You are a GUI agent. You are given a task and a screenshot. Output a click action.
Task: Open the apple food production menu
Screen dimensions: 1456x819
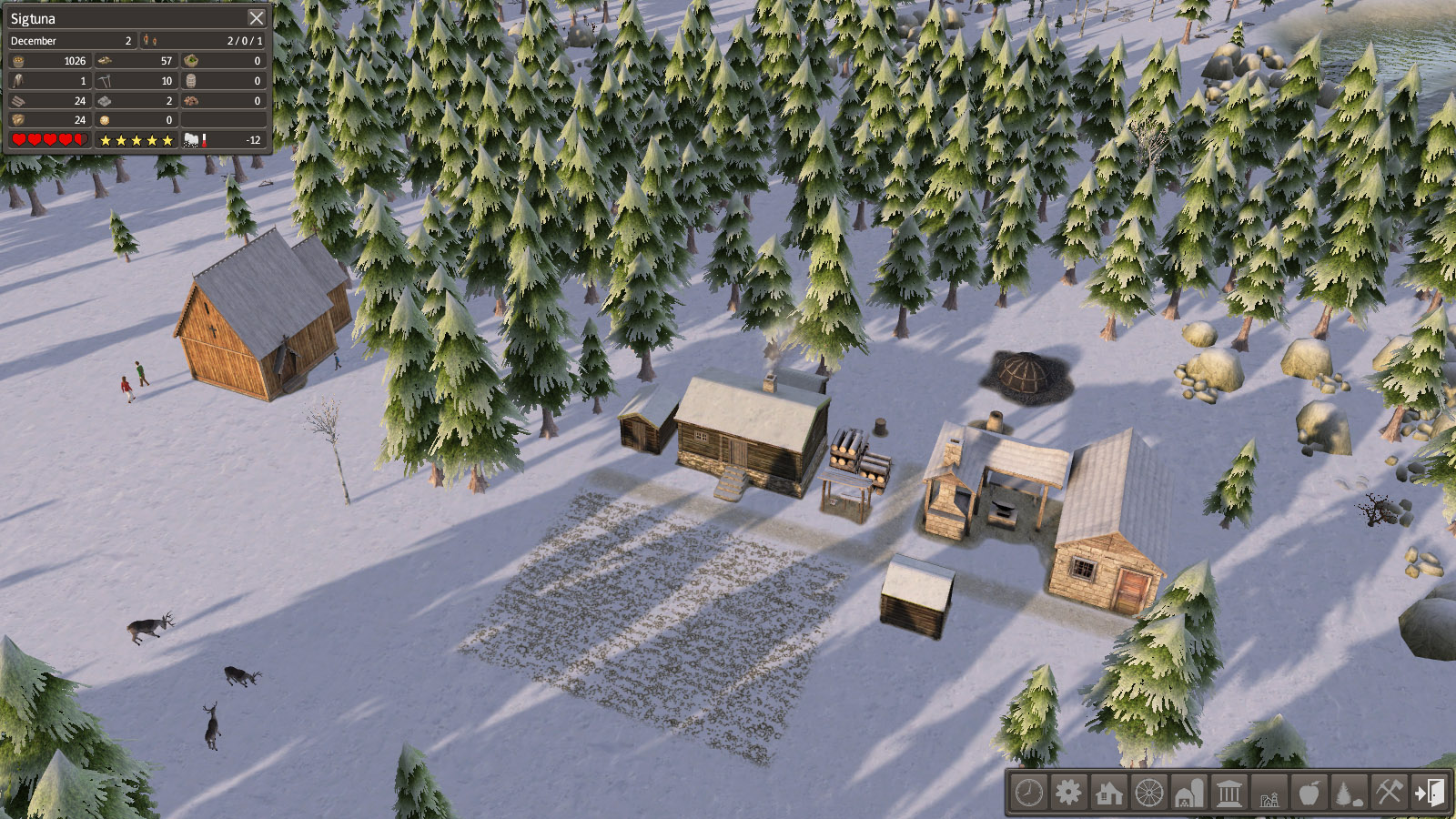(1309, 793)
